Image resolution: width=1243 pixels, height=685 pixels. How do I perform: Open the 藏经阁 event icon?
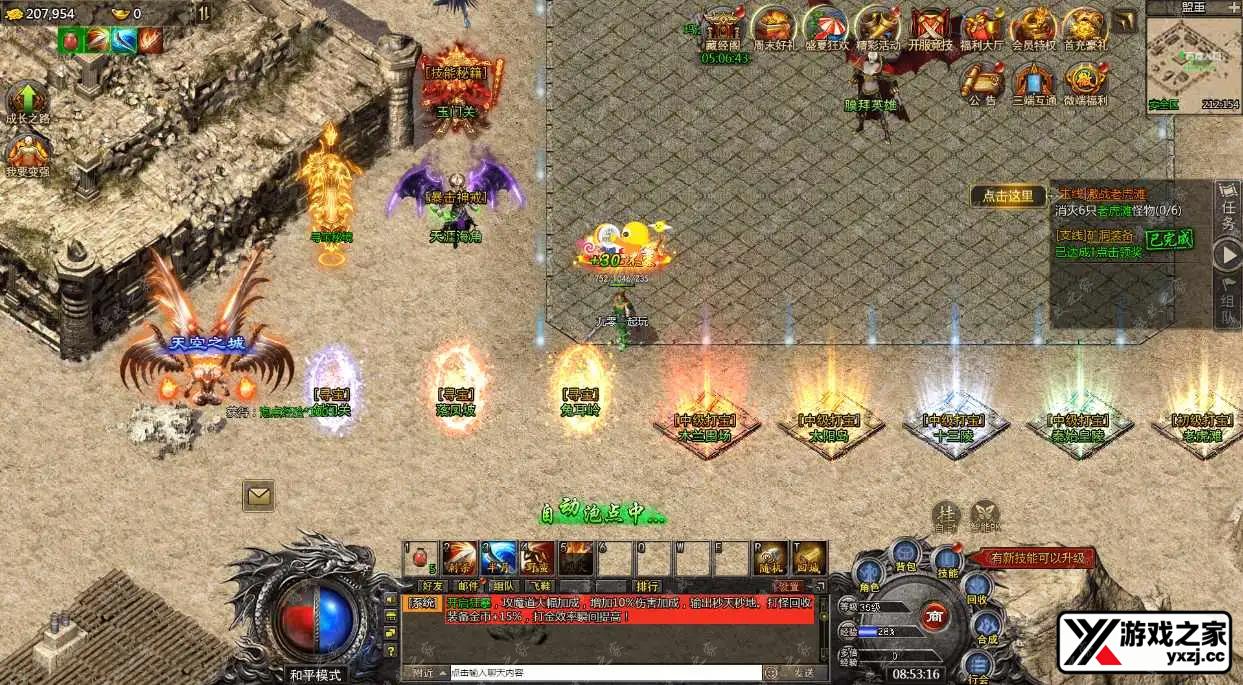click(x=722, y=27)
